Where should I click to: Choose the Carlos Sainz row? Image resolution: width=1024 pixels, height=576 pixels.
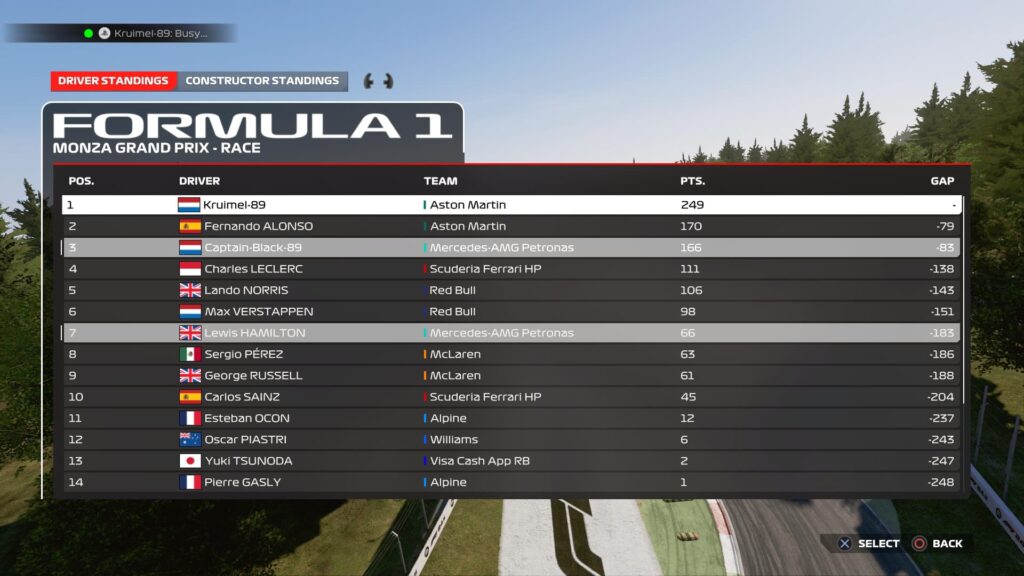point(510,397)
